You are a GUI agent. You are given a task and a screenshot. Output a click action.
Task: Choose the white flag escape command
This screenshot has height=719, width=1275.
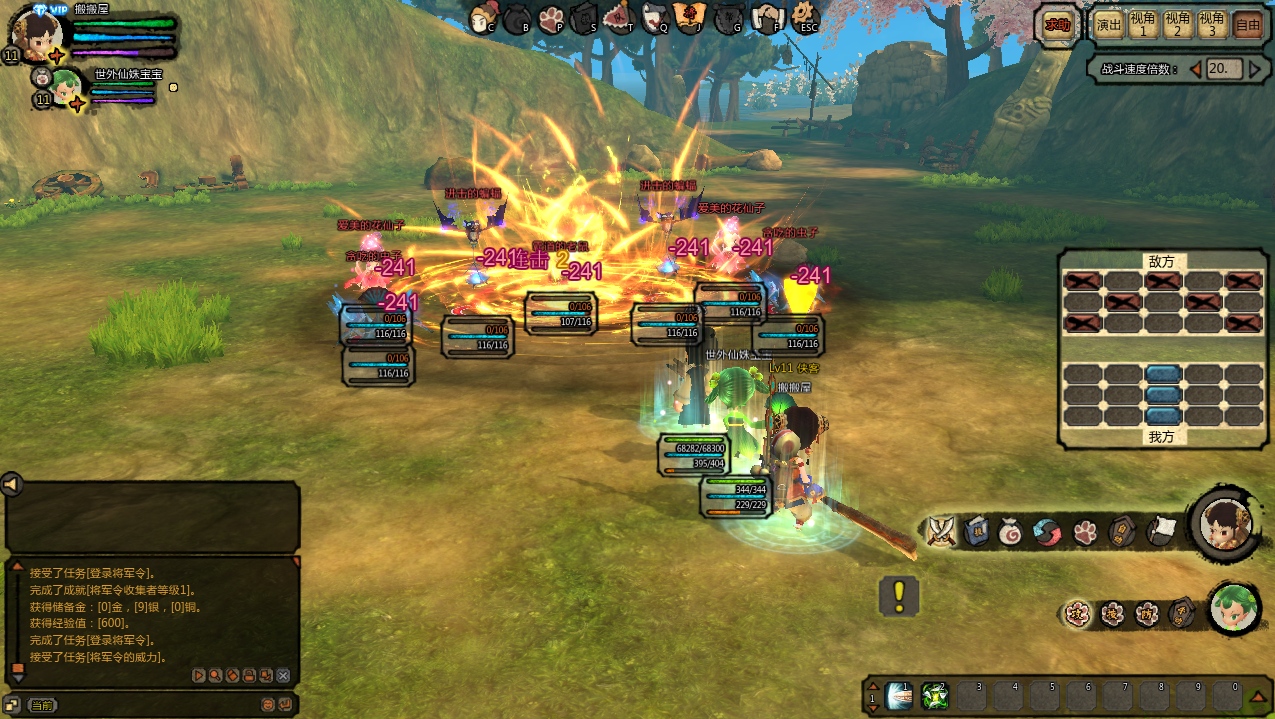(1161, 531)
